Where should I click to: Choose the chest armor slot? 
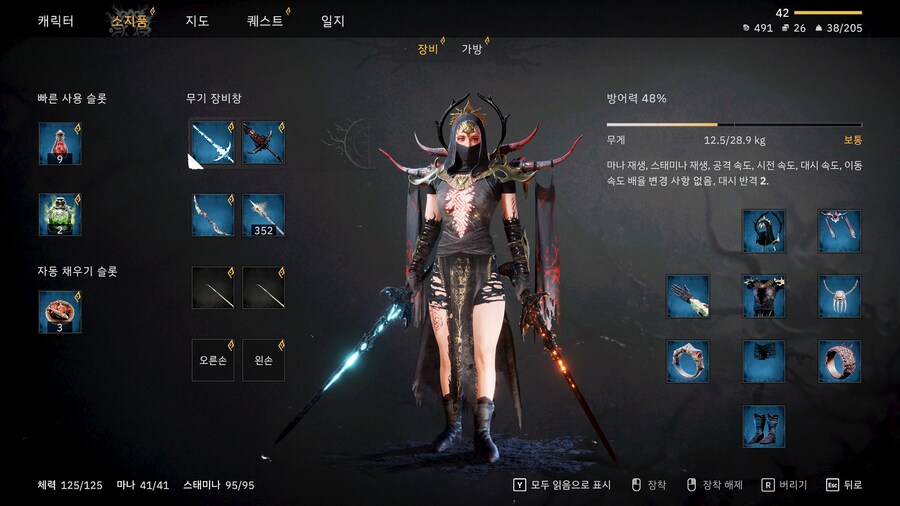coord(764,296)
